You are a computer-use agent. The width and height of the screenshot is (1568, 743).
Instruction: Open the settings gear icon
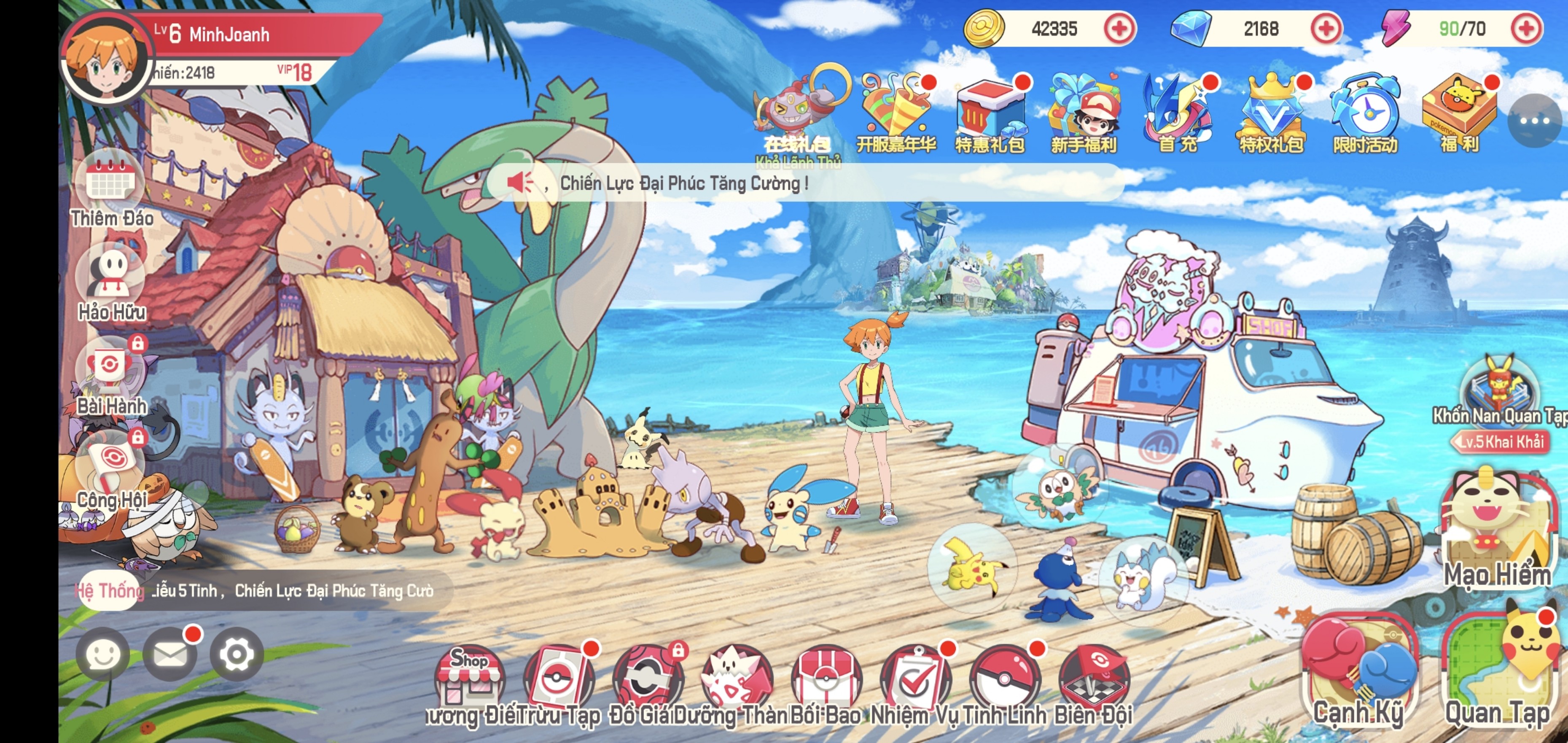tap(236, 654)
